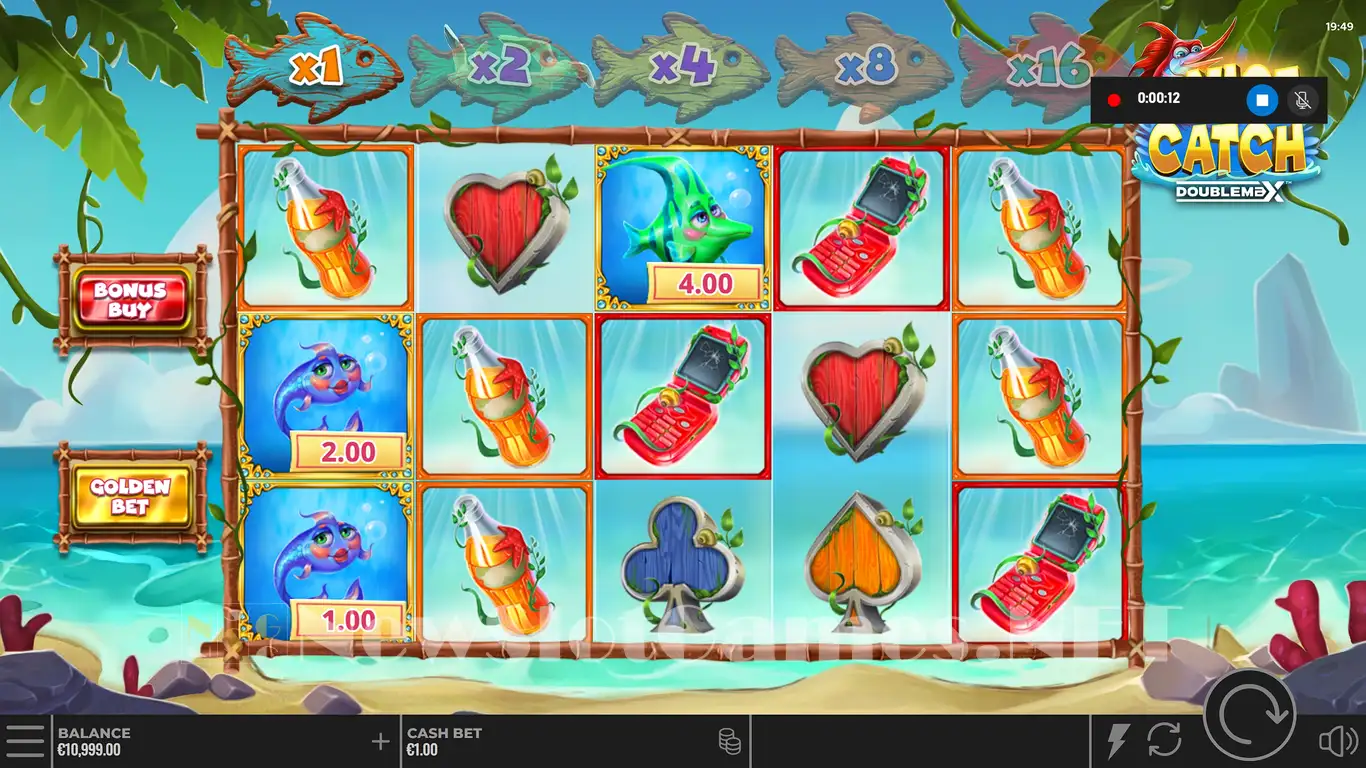Open the autoplay looping arrows option
The height and width of the screenshot is (768, 1366).
(1164, 741)
